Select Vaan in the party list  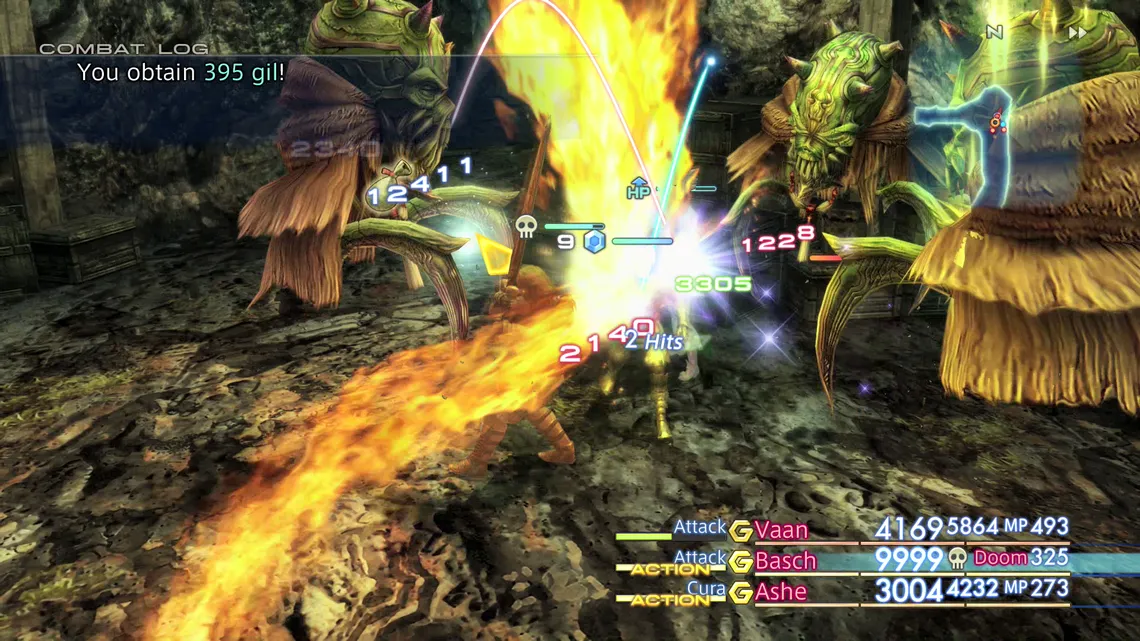point(781,530)
